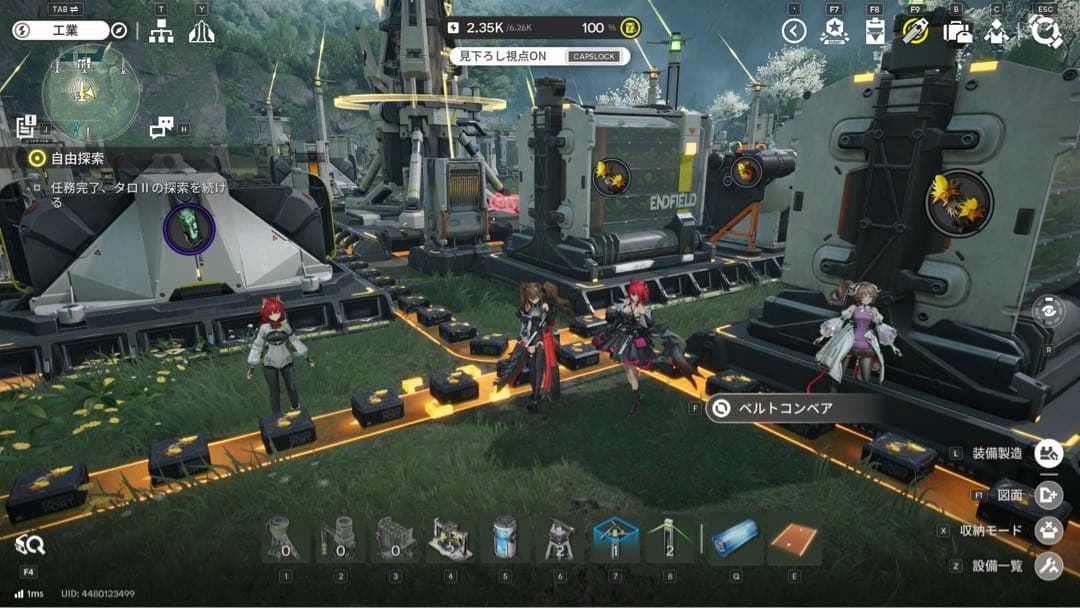Open the tech tree diagram icon
Screen dimensions: 1080x608
pos(161,32)
